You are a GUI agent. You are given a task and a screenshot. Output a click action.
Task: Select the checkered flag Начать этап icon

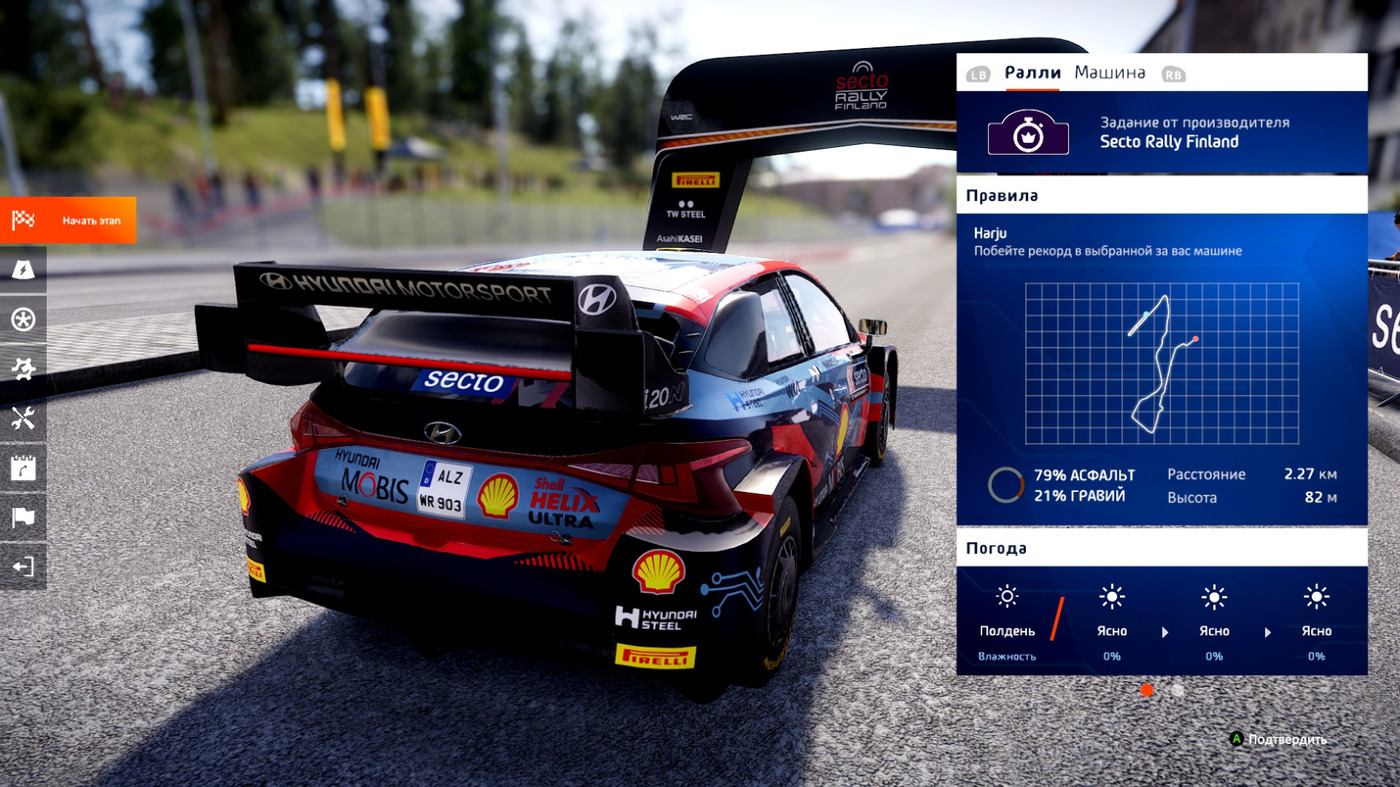point(22,218)
